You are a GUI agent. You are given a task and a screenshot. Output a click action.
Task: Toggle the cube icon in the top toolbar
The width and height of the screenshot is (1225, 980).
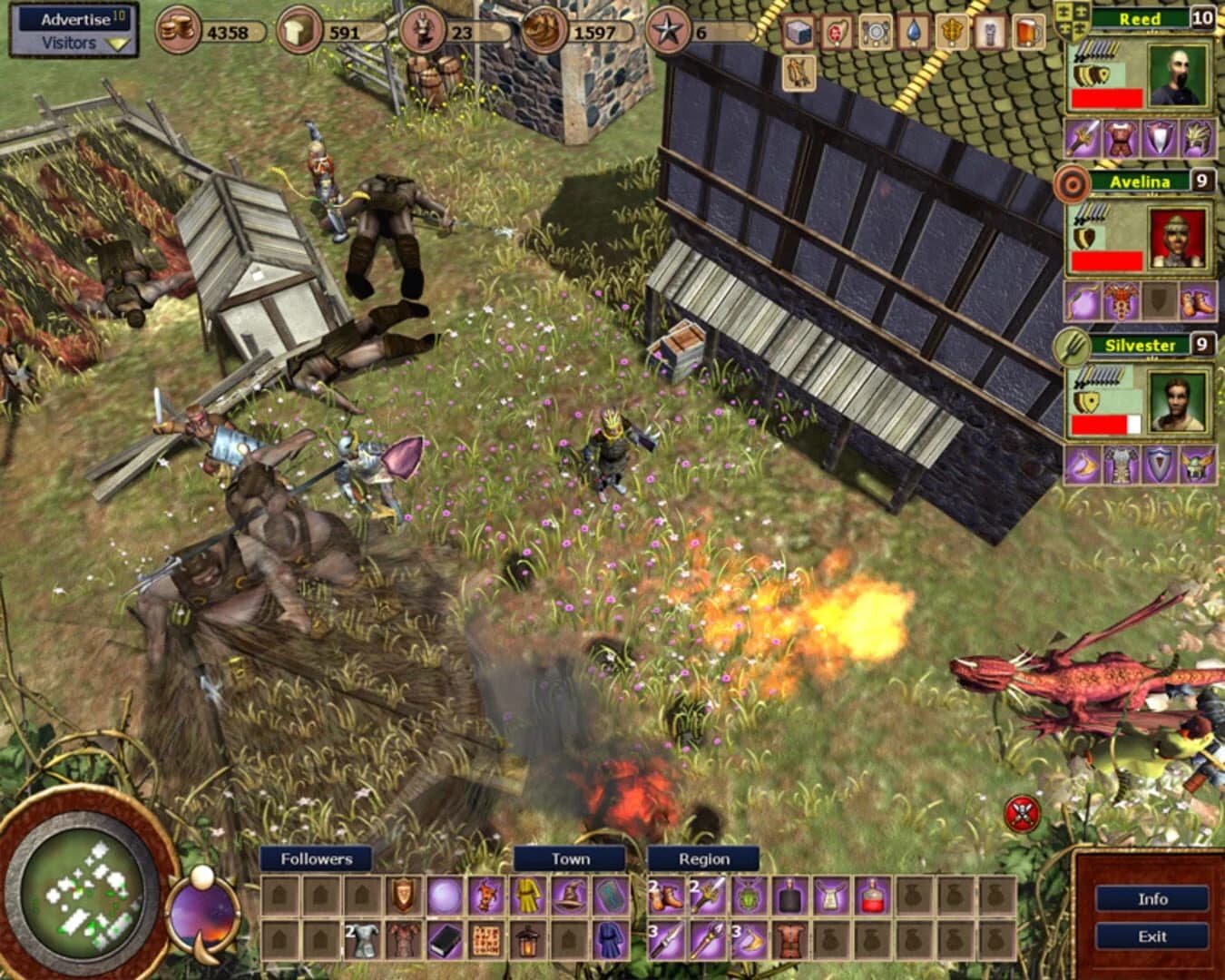pyautogui.click(x=799, y=32)
